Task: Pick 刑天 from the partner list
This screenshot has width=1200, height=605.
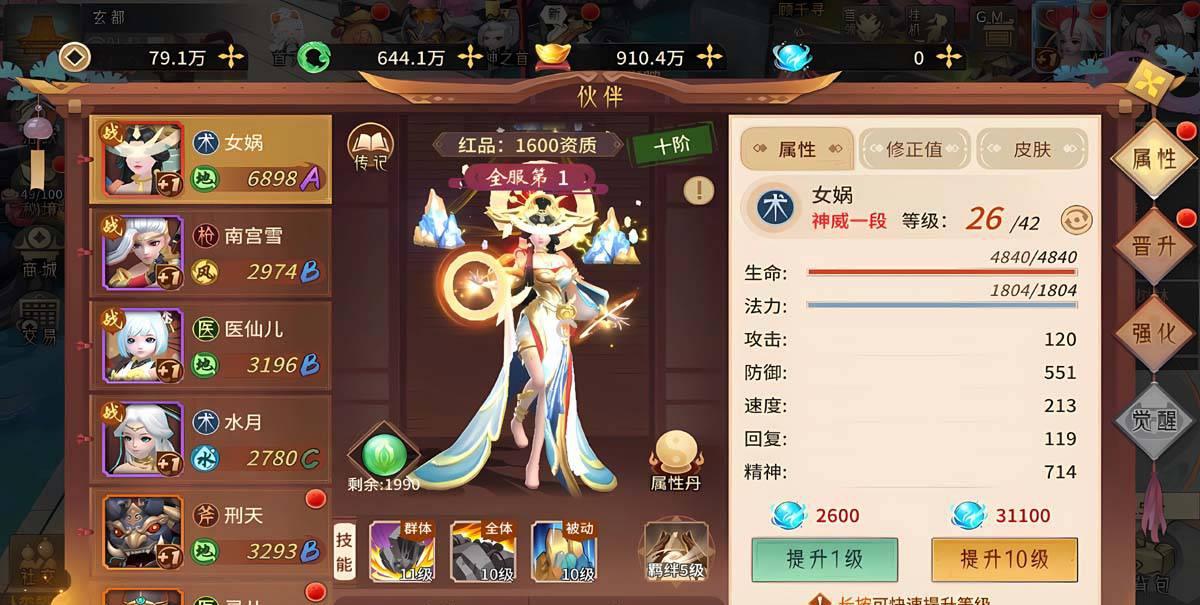Action: (x=210, y=531)
